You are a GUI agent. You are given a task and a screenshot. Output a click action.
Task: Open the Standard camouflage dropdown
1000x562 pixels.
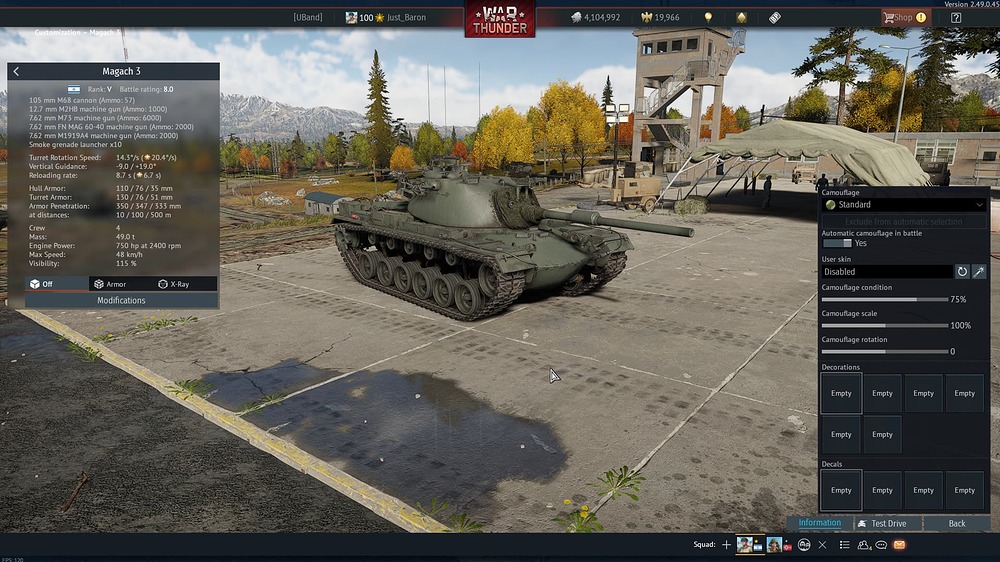coord(904,205)
